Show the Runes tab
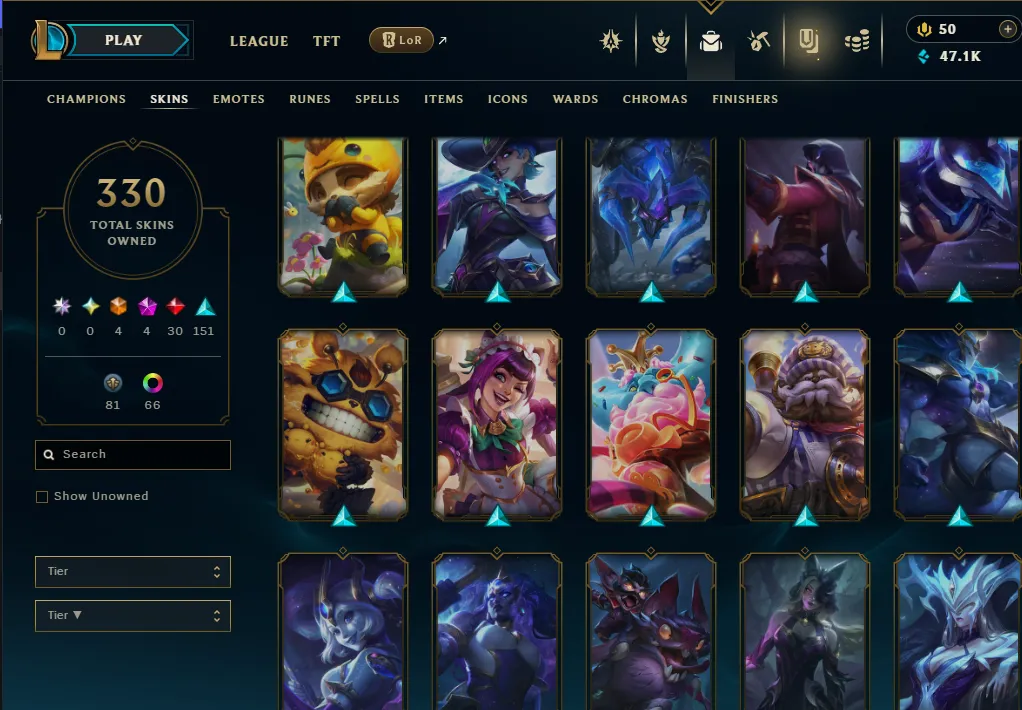This screenshot has width=1022, height=710. [309, 99]
